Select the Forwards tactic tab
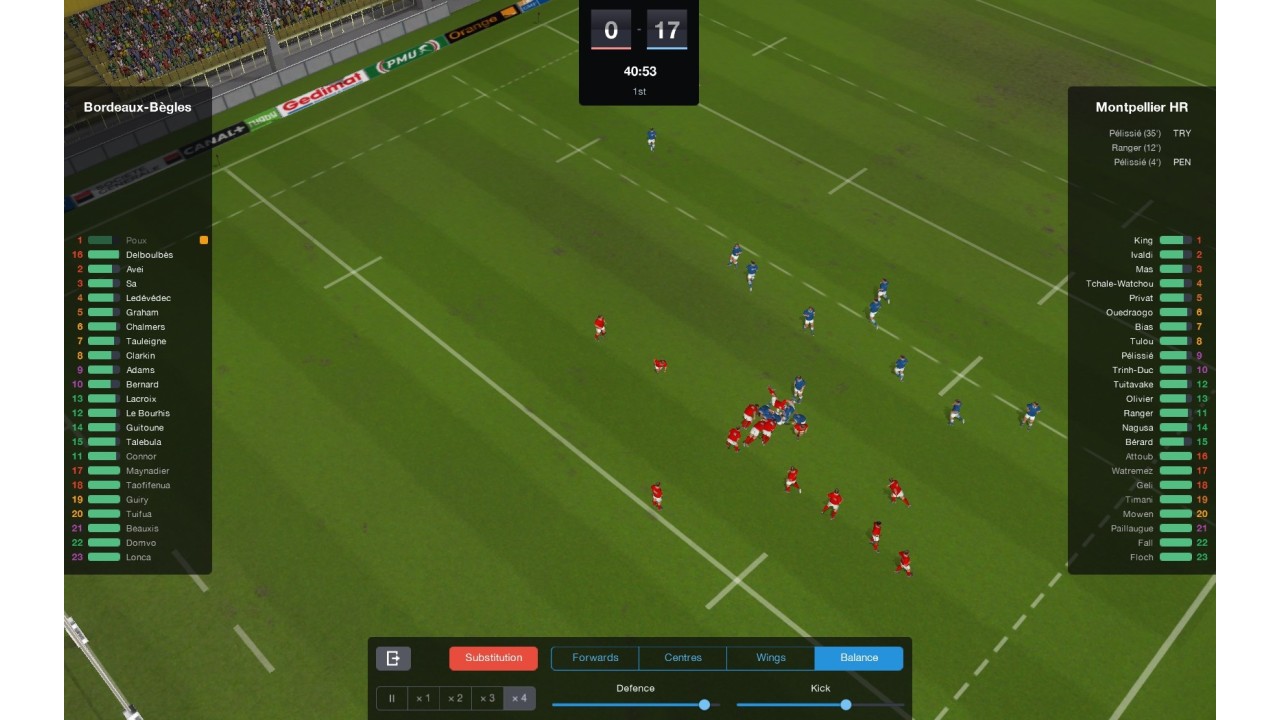This screenshot has height=720, width=1280. click(x=595, y=658)
